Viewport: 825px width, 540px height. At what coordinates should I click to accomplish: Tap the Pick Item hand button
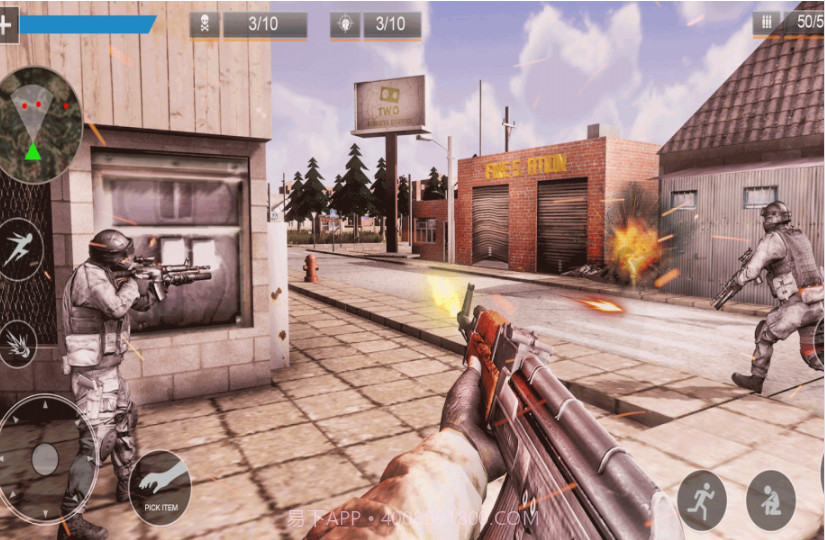pyautogui.click(x=160, y=487)
